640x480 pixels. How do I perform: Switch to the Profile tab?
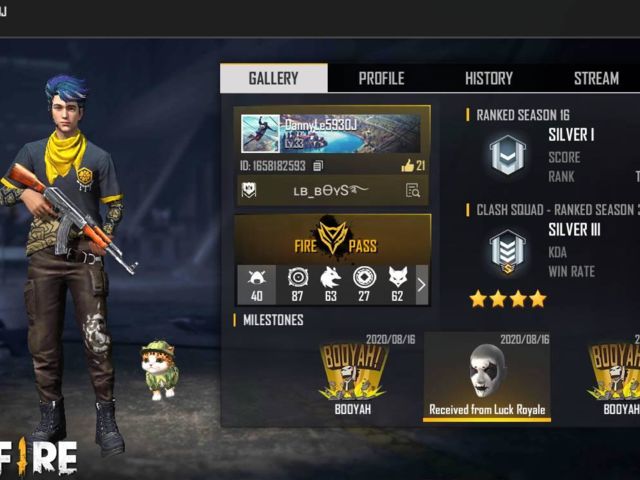pos(381,78)
